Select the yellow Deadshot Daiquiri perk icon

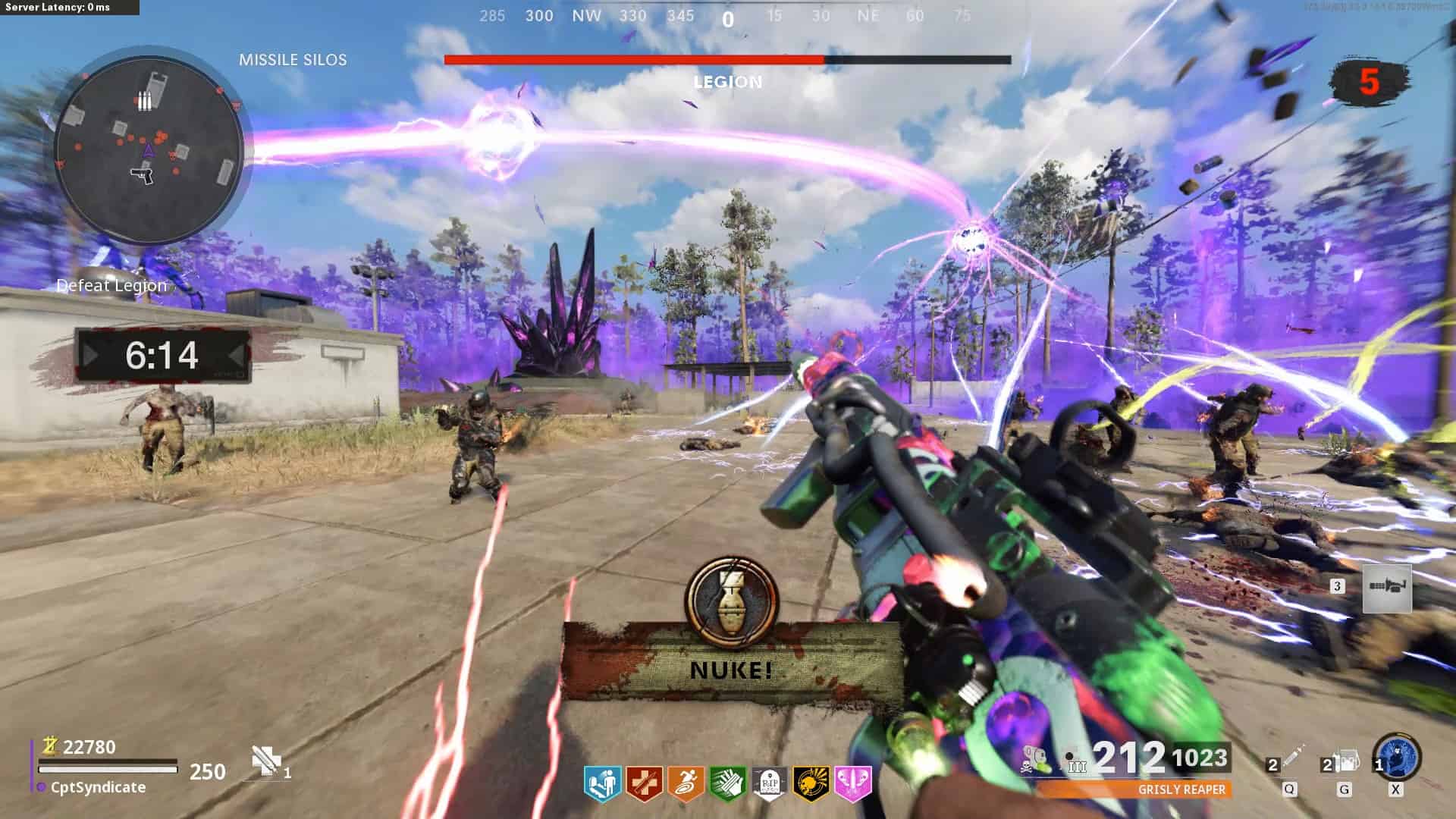[x=811, y=784]
